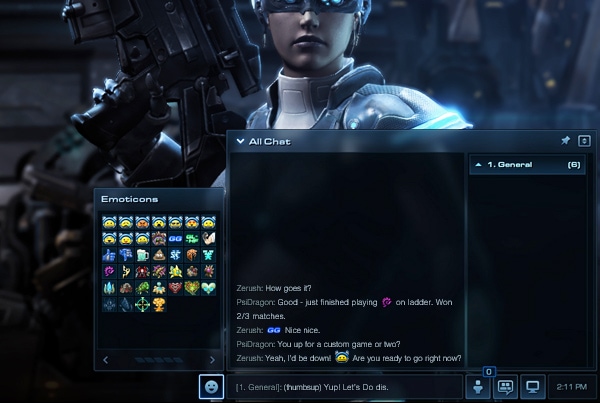This screenshot has height=403, width=600.
Task: Open the chat channels speech bubble button
Action: pos(505,386)
